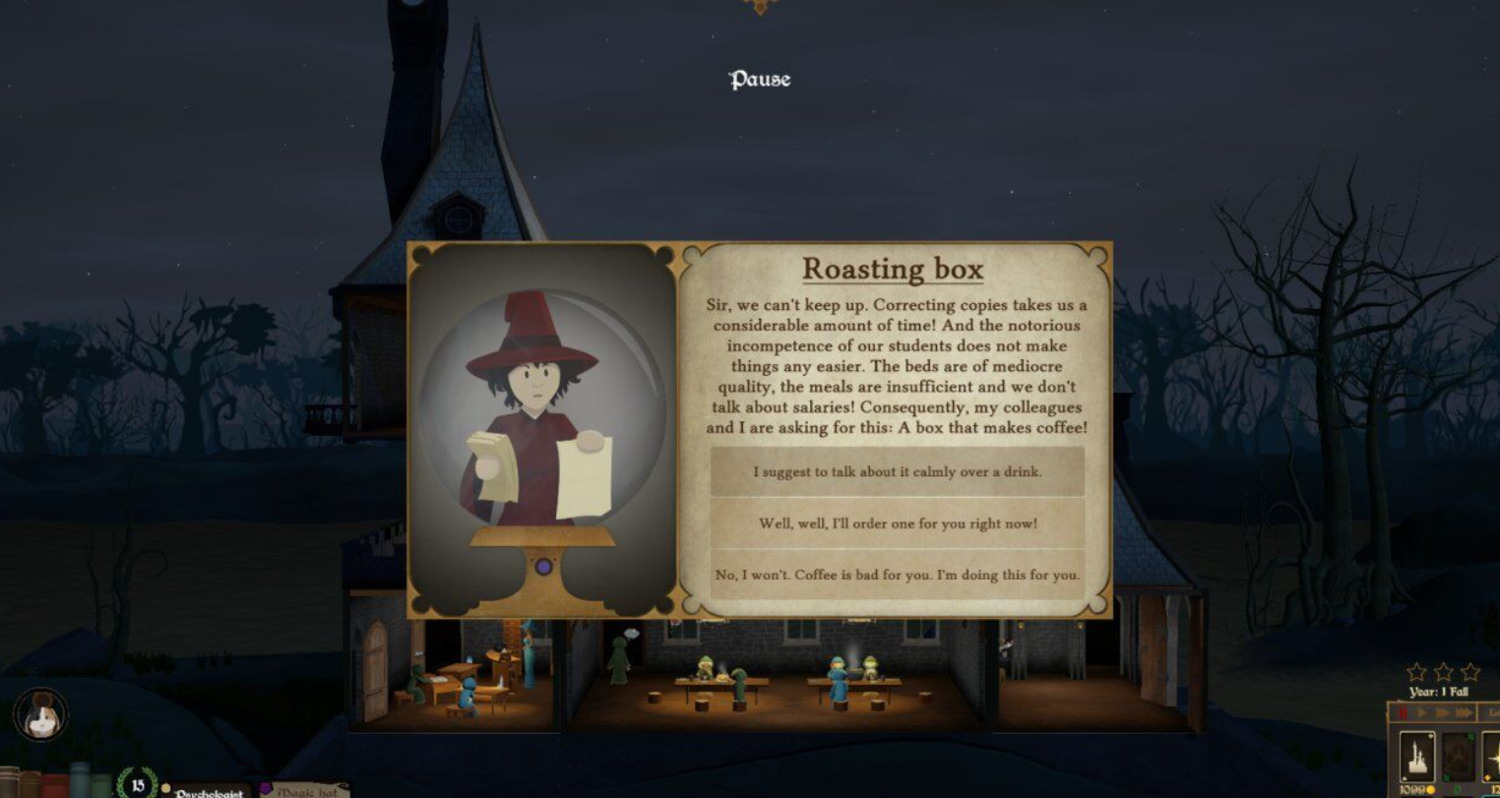Set game speed to double fast-forward
Viewport: 1500px width, 798px height.
[x=1441, y=713]
